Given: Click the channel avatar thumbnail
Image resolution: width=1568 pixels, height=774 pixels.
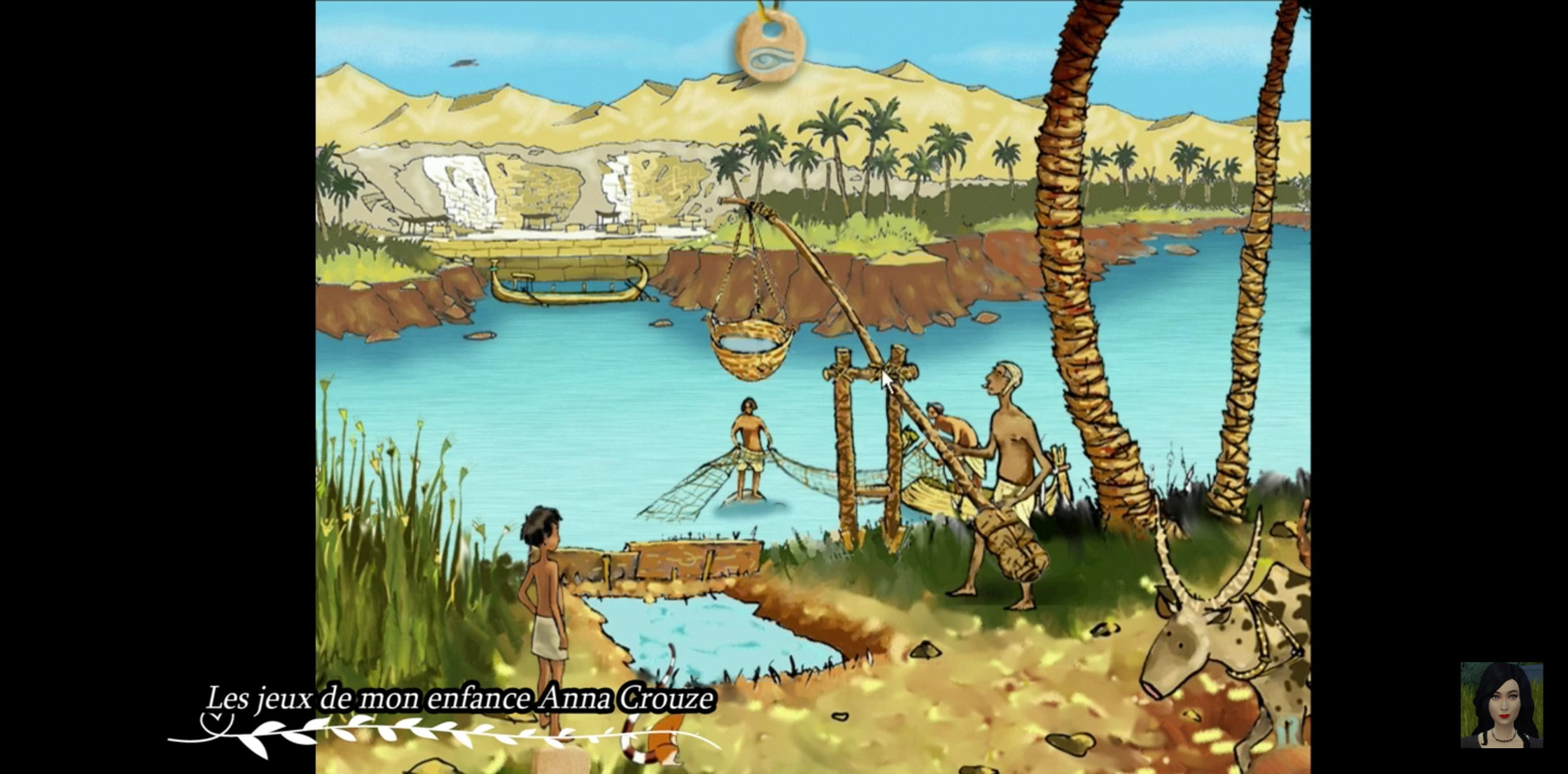Looking at the screenshot, I should (1501, 705).
